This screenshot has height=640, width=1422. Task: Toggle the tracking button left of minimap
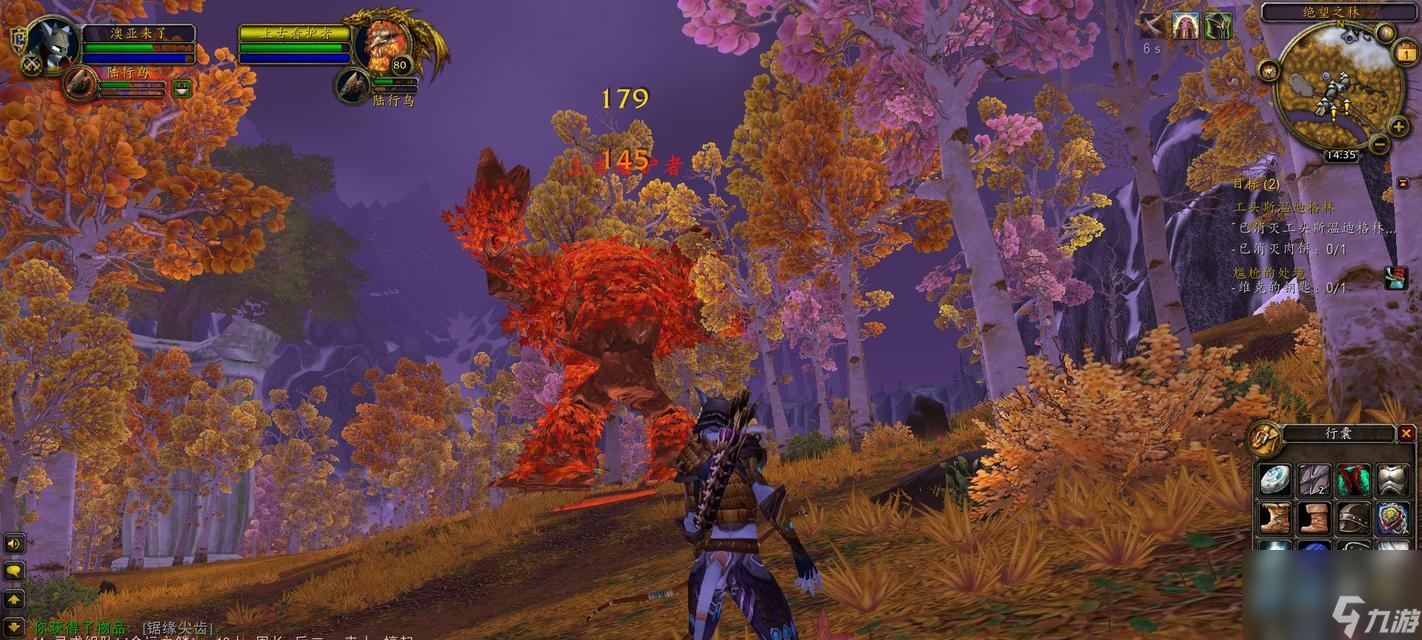(x=1269, y=70)
